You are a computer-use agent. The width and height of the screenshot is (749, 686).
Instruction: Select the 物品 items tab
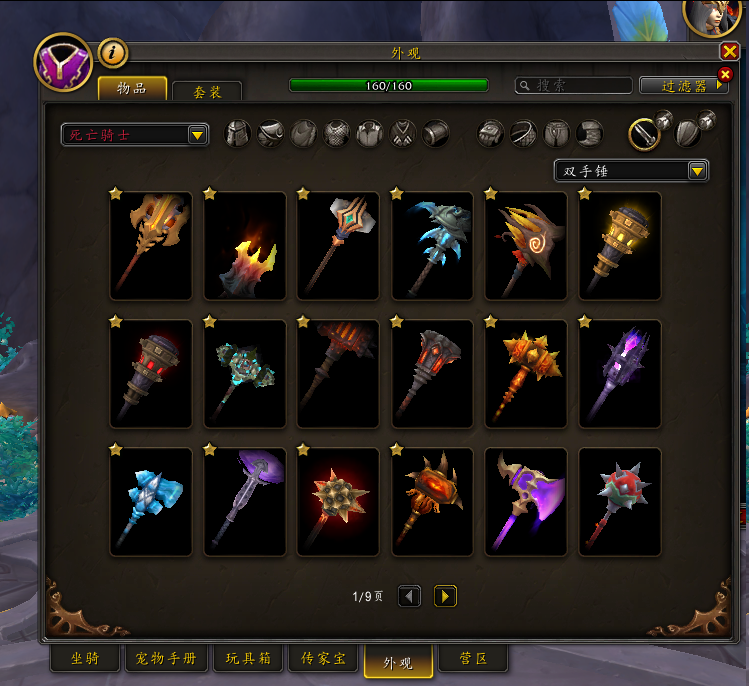point(132,88)
